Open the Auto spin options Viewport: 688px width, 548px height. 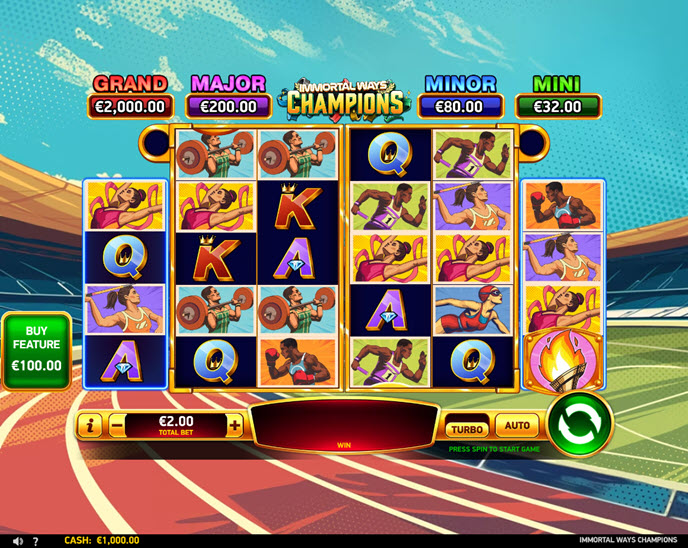click(517, 426)
